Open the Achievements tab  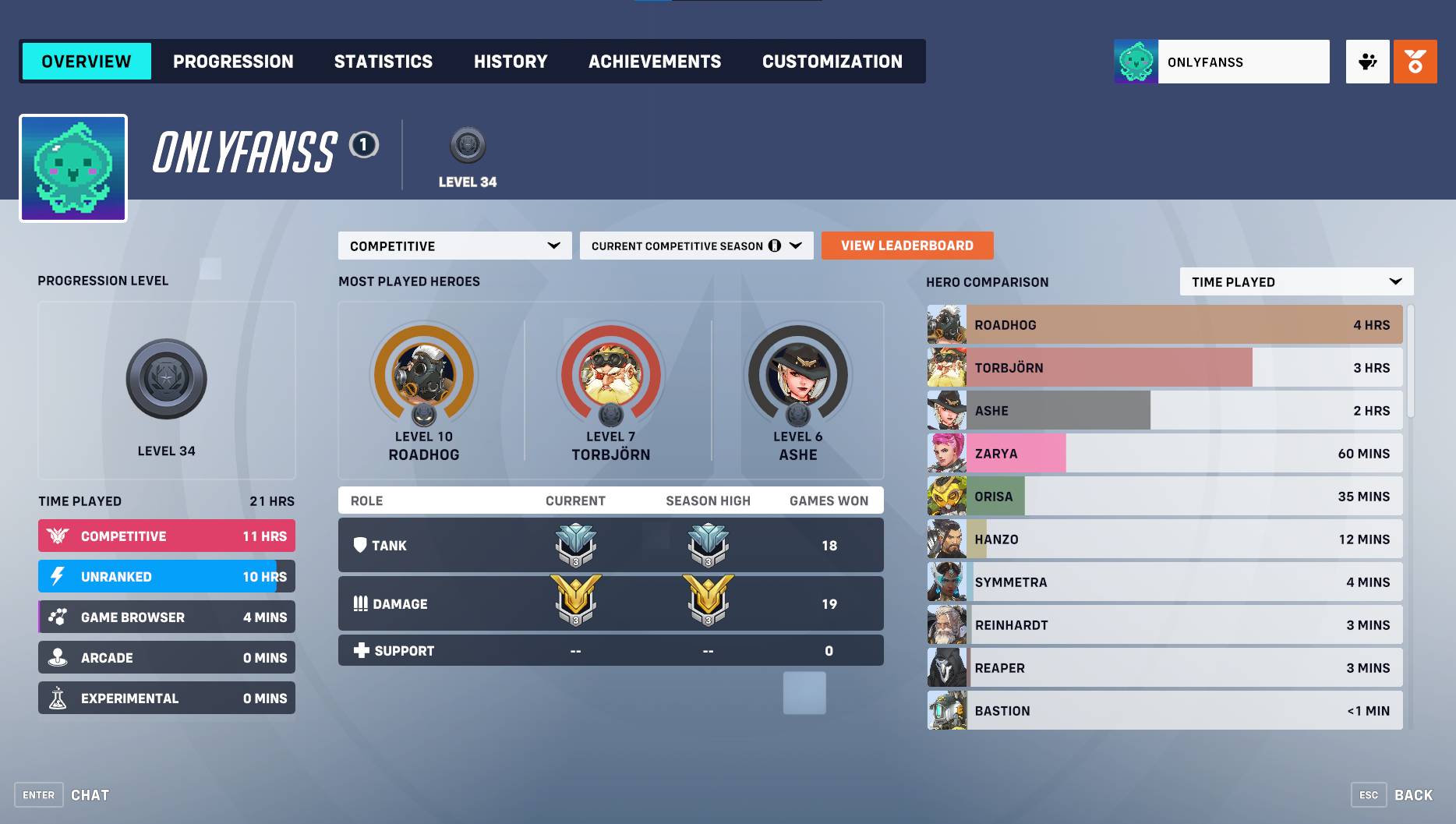tap(655, 61)
